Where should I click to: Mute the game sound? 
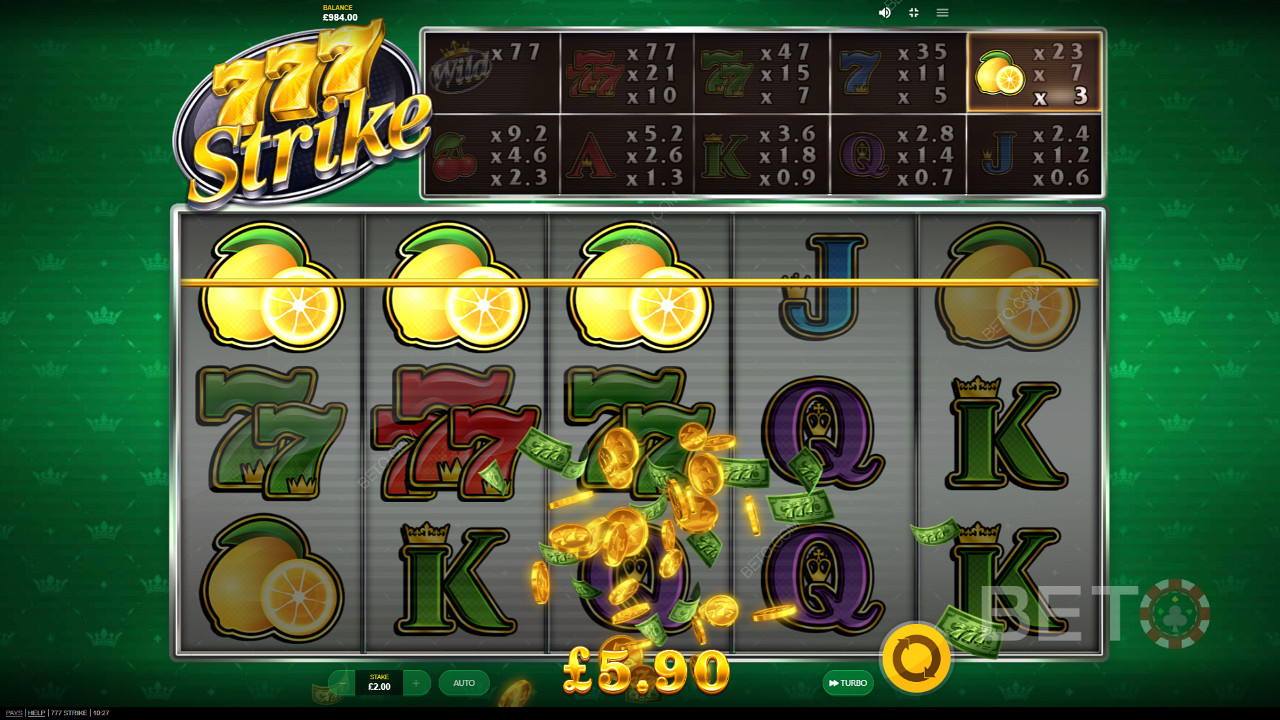885,13
